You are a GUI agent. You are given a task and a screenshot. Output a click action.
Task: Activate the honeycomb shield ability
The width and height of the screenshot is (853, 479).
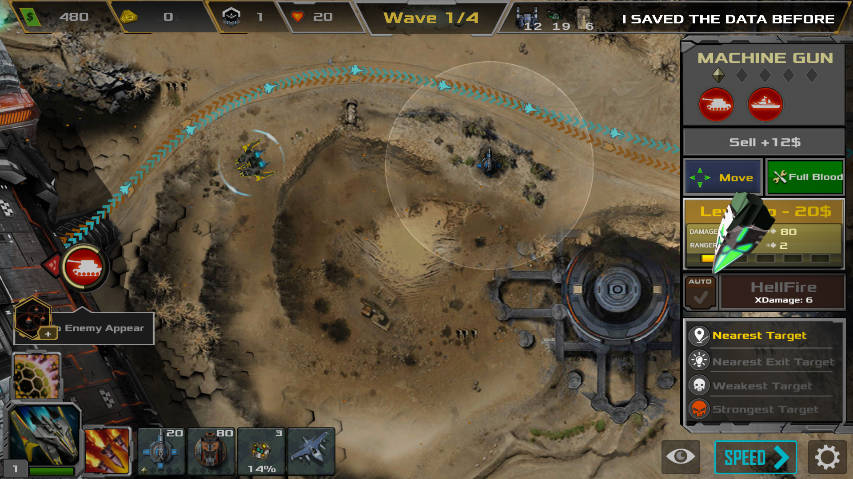coord(36,376)
